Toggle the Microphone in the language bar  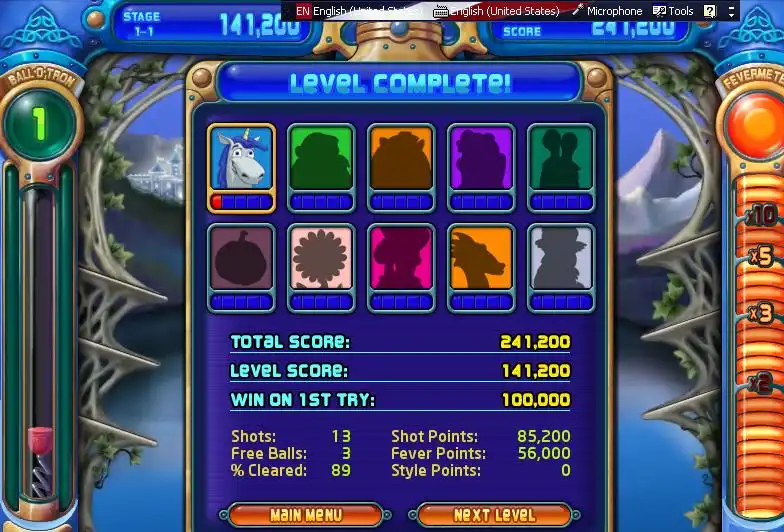point(607,11)
